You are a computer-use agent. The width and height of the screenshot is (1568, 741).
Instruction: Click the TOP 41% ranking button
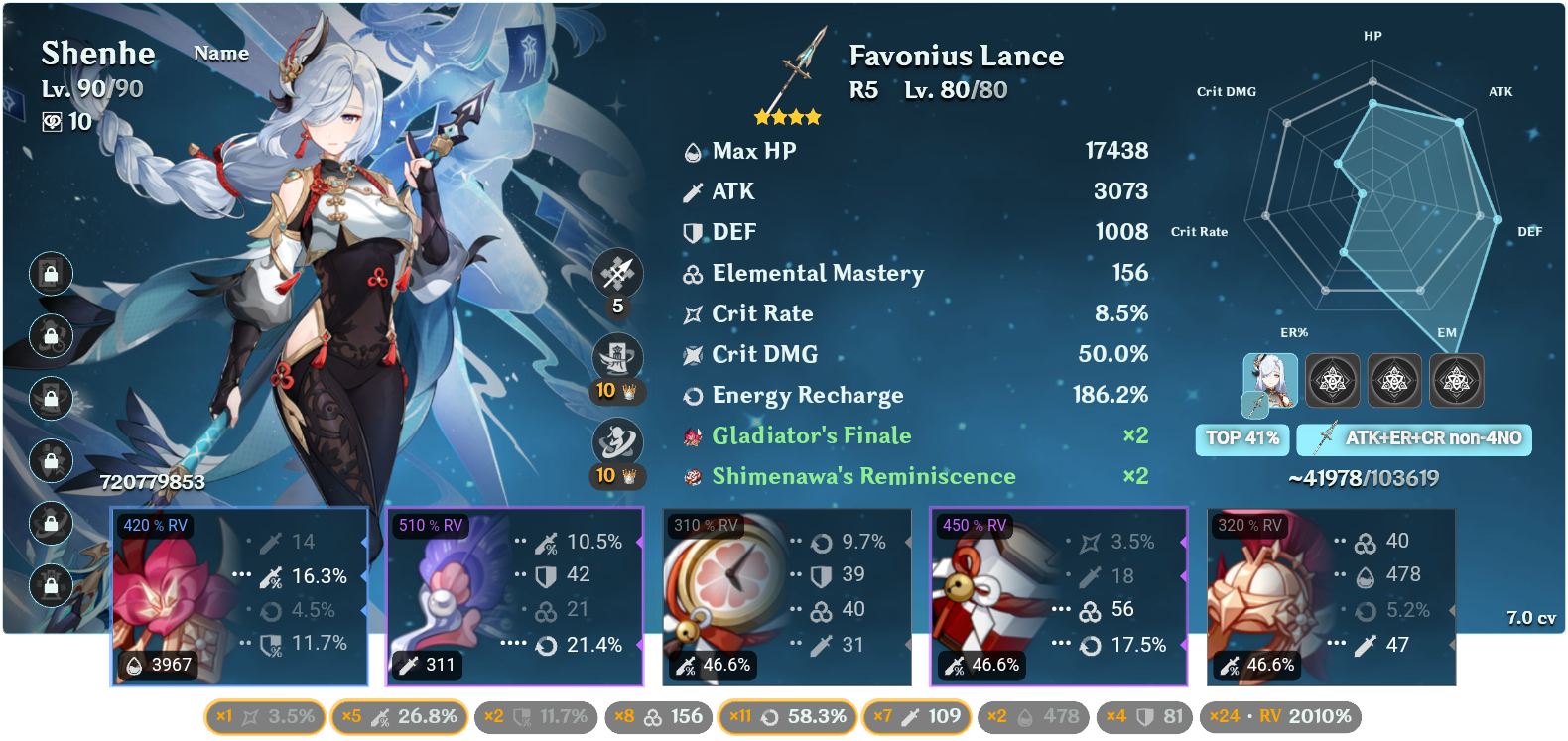point(1241,439)
